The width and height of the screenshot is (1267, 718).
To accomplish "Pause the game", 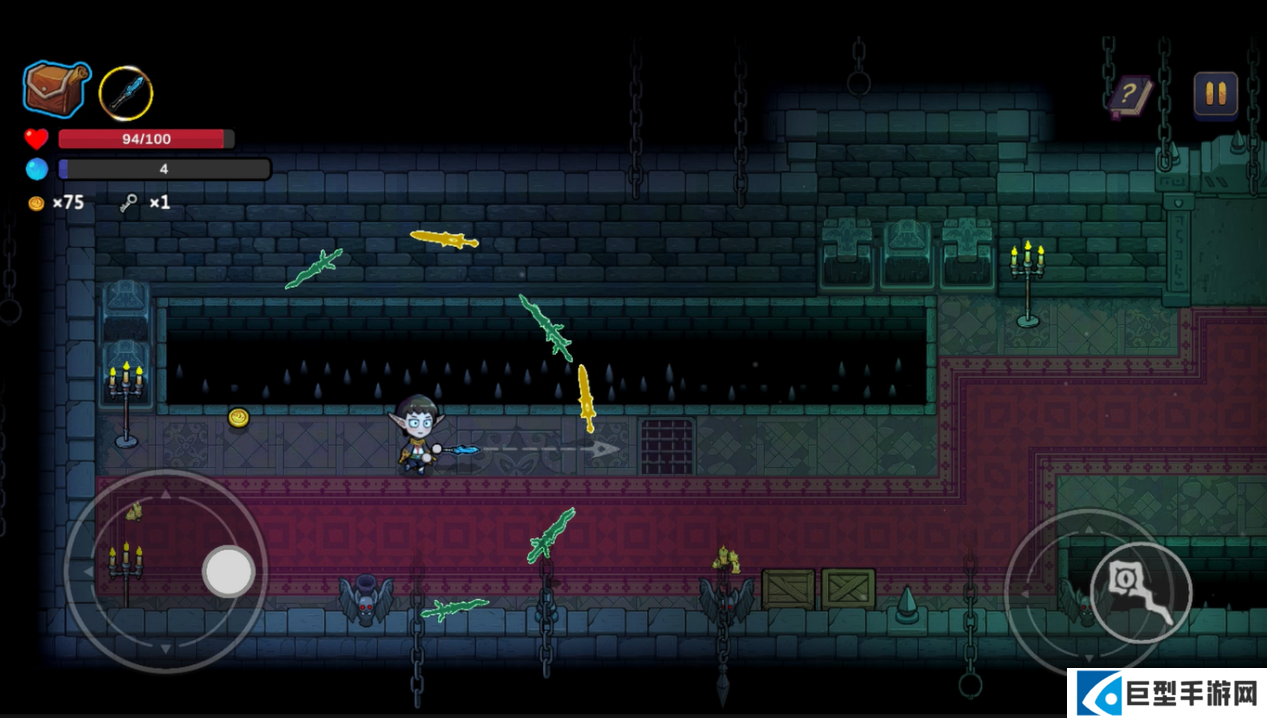I will point(1215,94).
